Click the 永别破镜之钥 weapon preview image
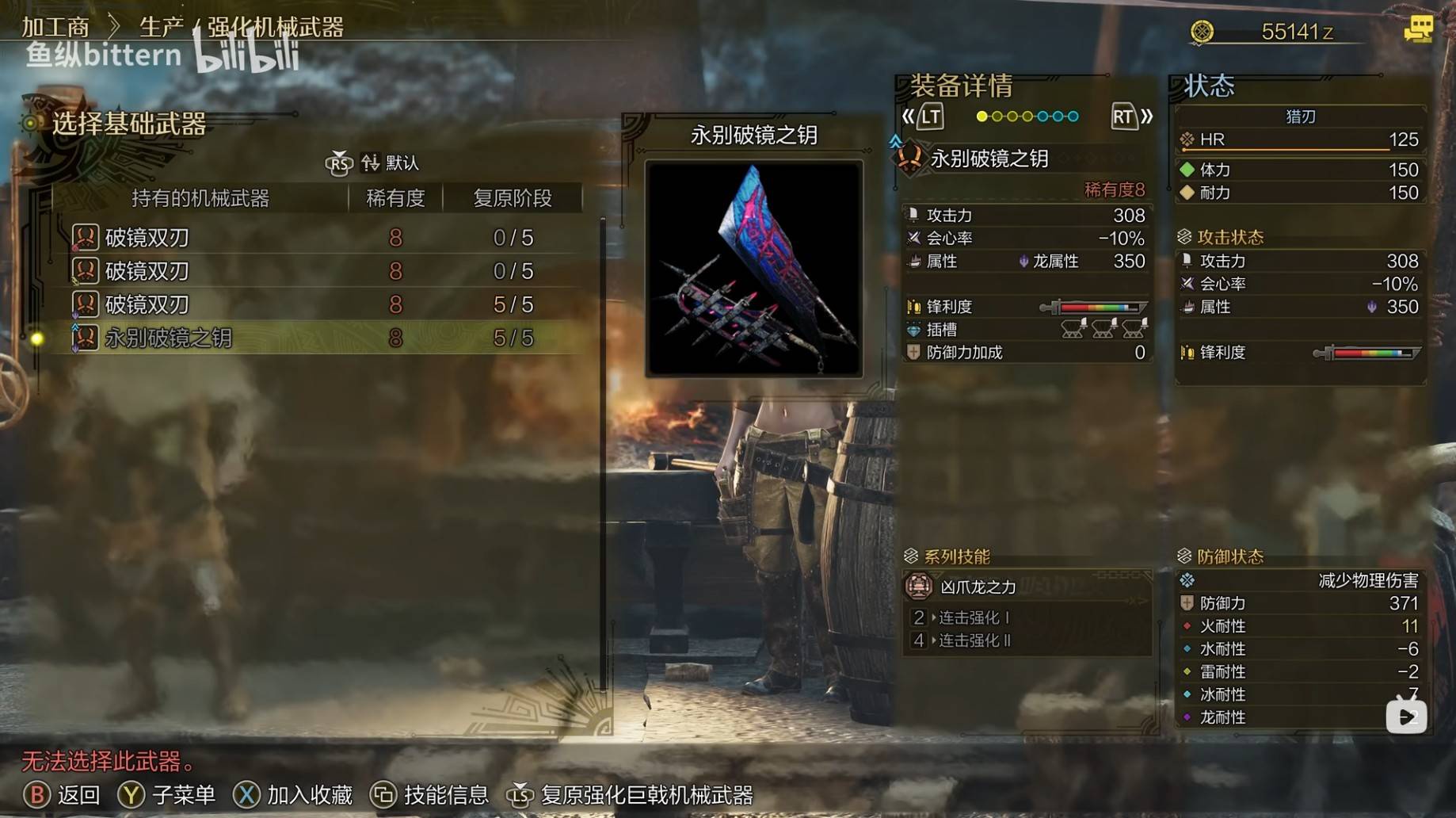The height and width of the screenshot is (818, 1456). click(753, 268)
